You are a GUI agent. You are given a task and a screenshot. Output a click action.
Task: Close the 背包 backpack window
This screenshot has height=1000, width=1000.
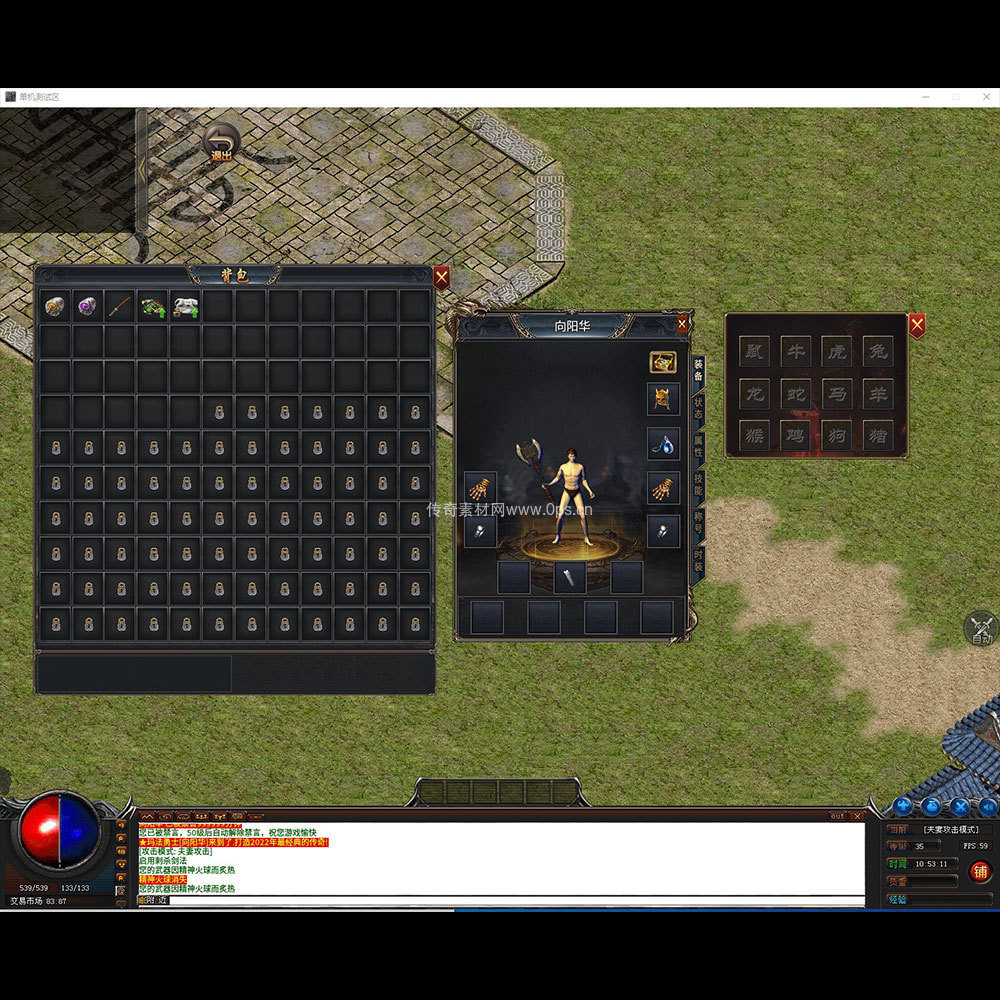(x=441, y=277)
